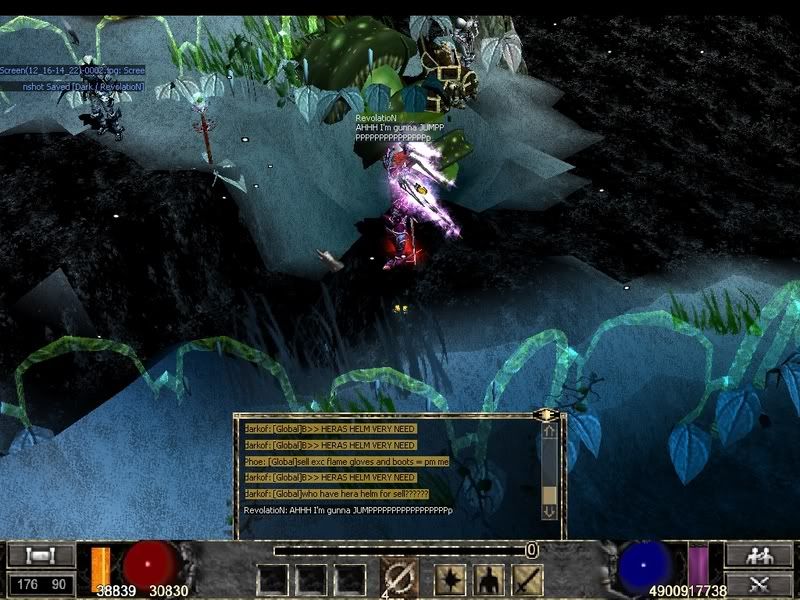Click Phoe's flame gloves sale message
Screen dimensions: 800x600
tap(346, 461)
